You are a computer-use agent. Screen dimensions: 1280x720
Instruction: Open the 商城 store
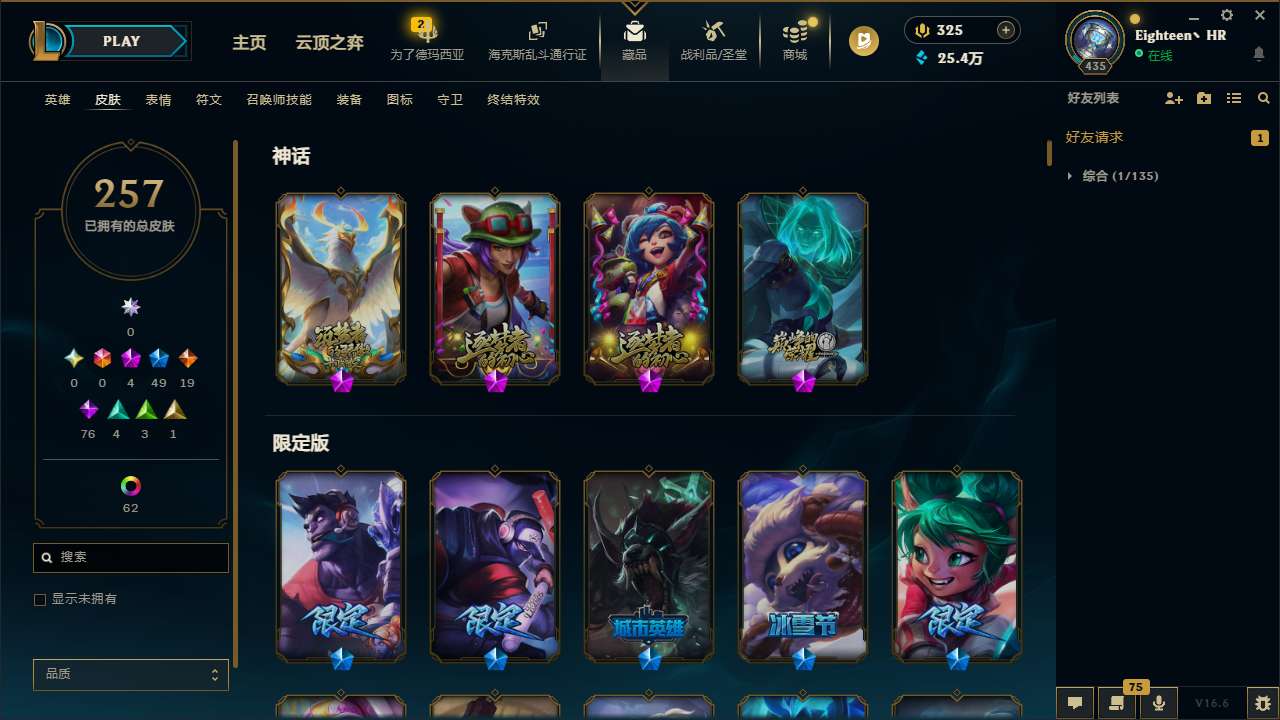click(x=794, y=40)
